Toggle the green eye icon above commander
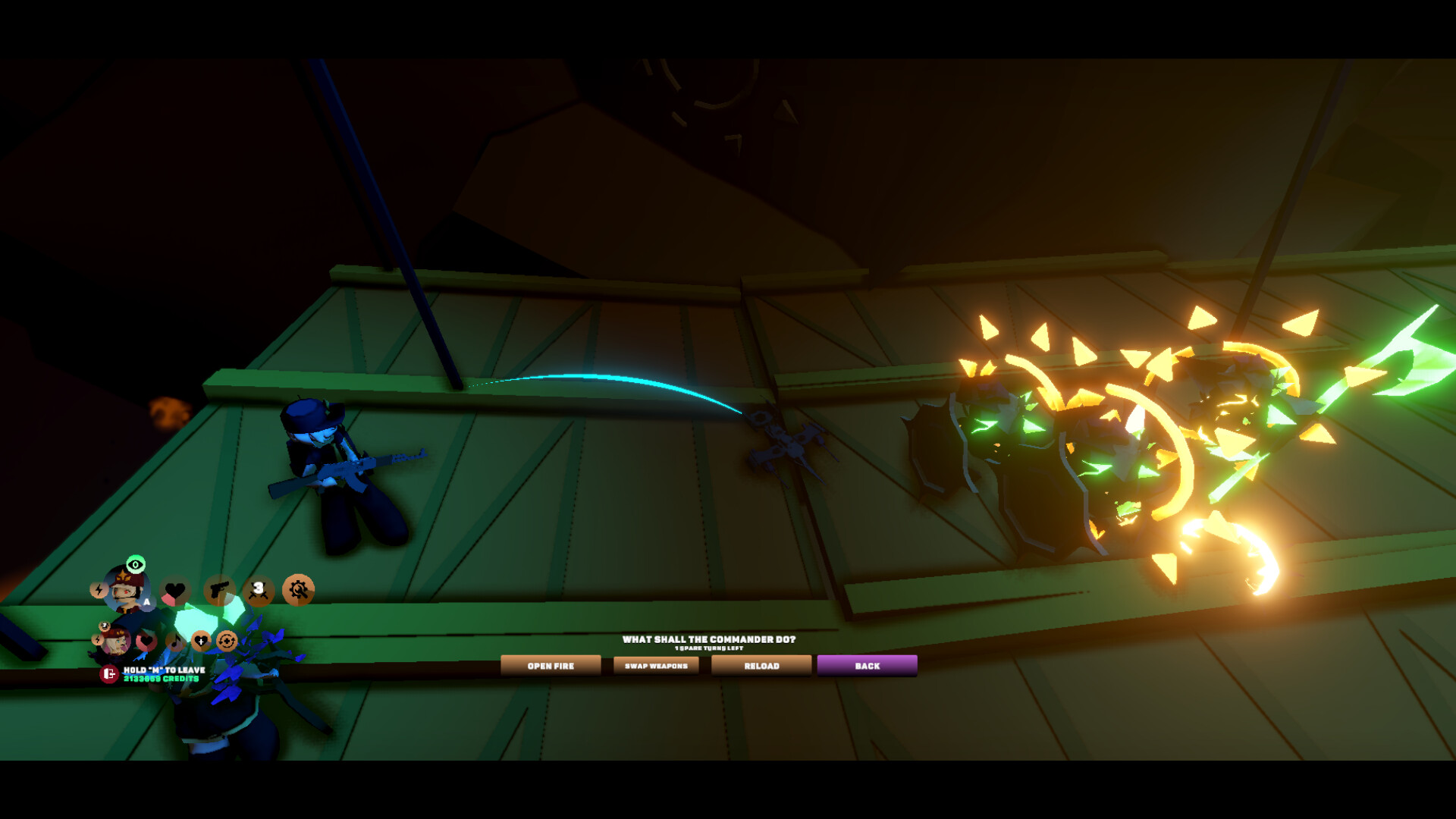The image size is (1456, 819). [x=136, y=564]
